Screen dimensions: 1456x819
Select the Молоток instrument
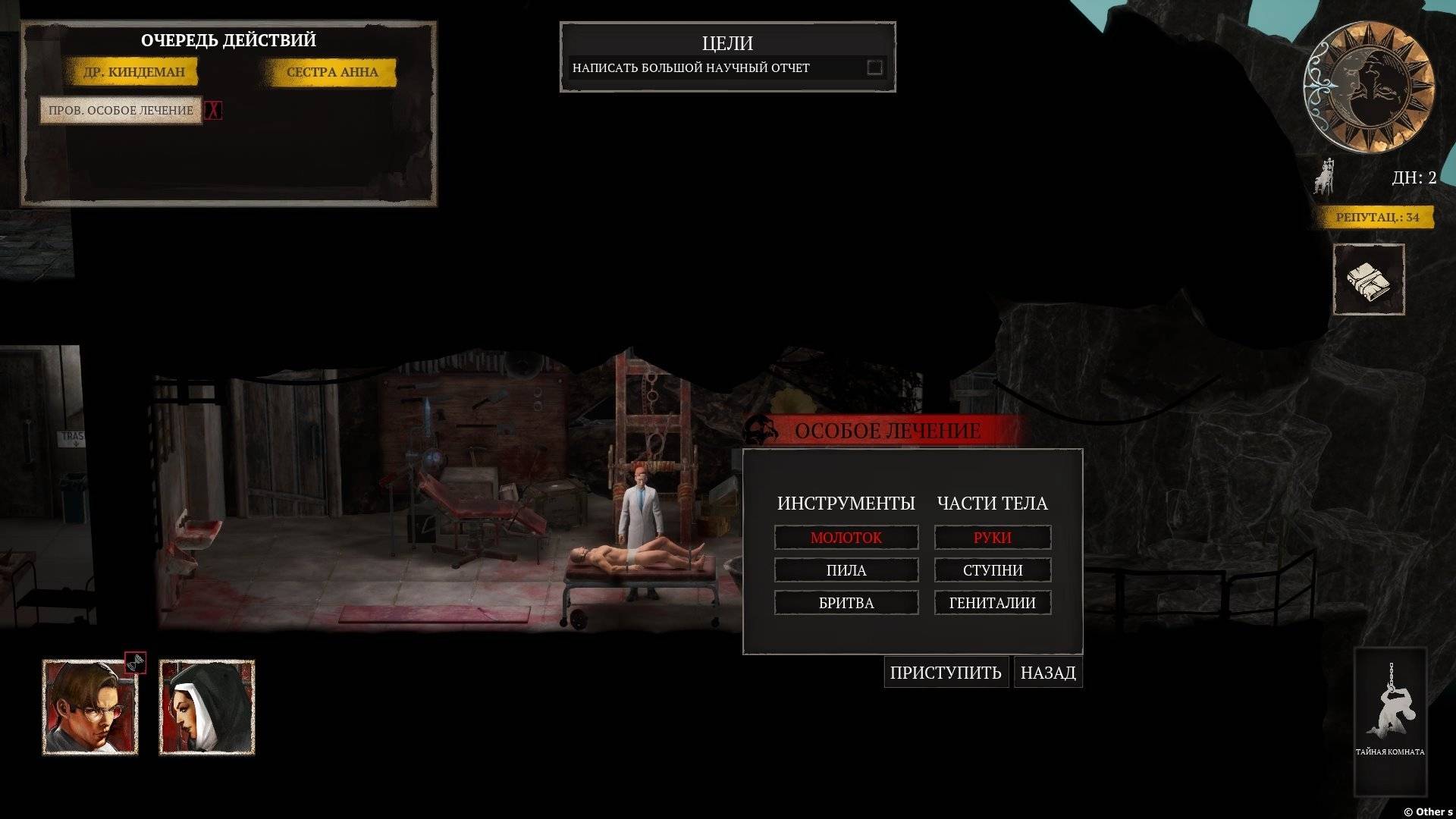tap(846, 538)
